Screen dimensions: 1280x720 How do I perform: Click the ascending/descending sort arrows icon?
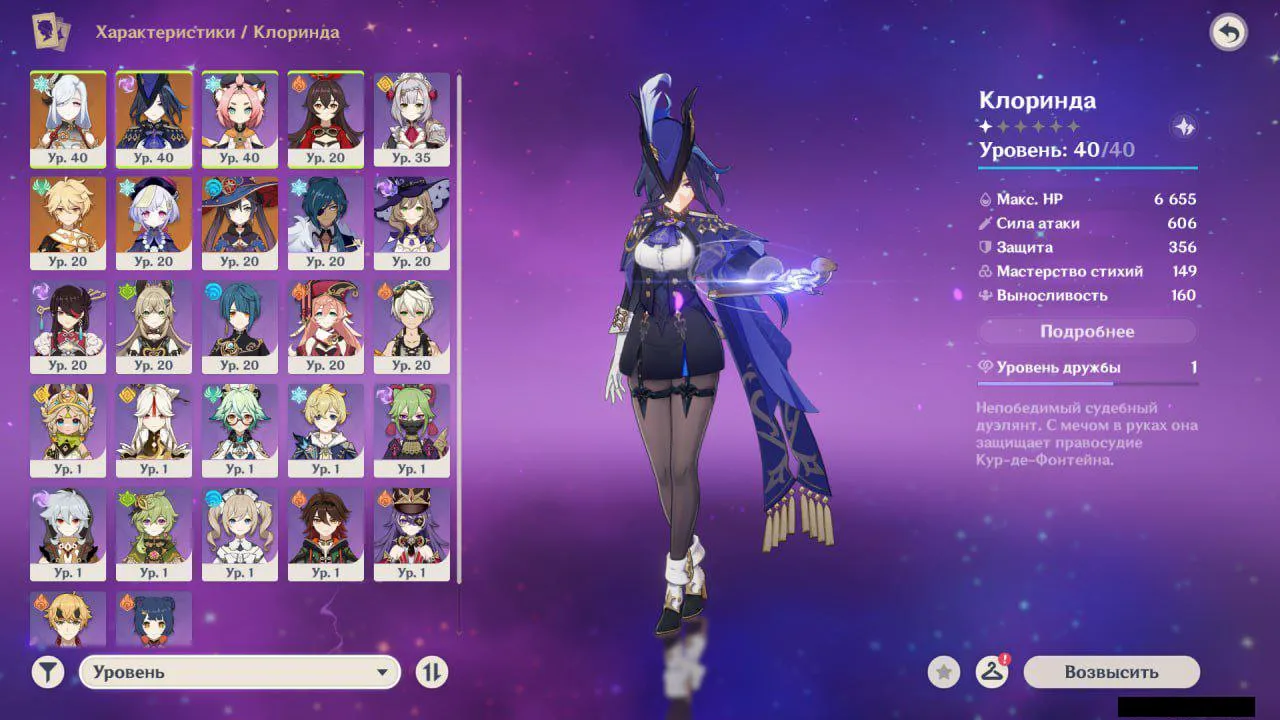coord(430,672)
